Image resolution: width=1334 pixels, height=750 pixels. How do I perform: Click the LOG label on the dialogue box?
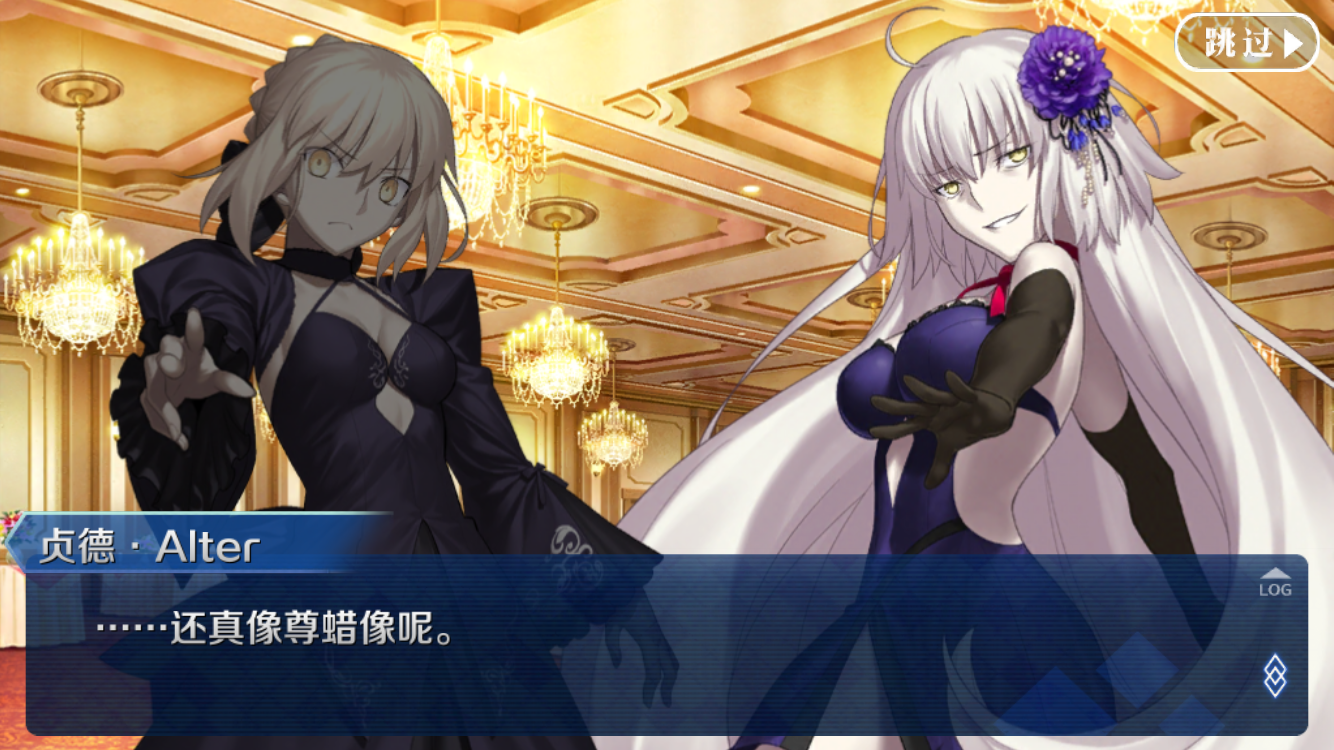1276,589
